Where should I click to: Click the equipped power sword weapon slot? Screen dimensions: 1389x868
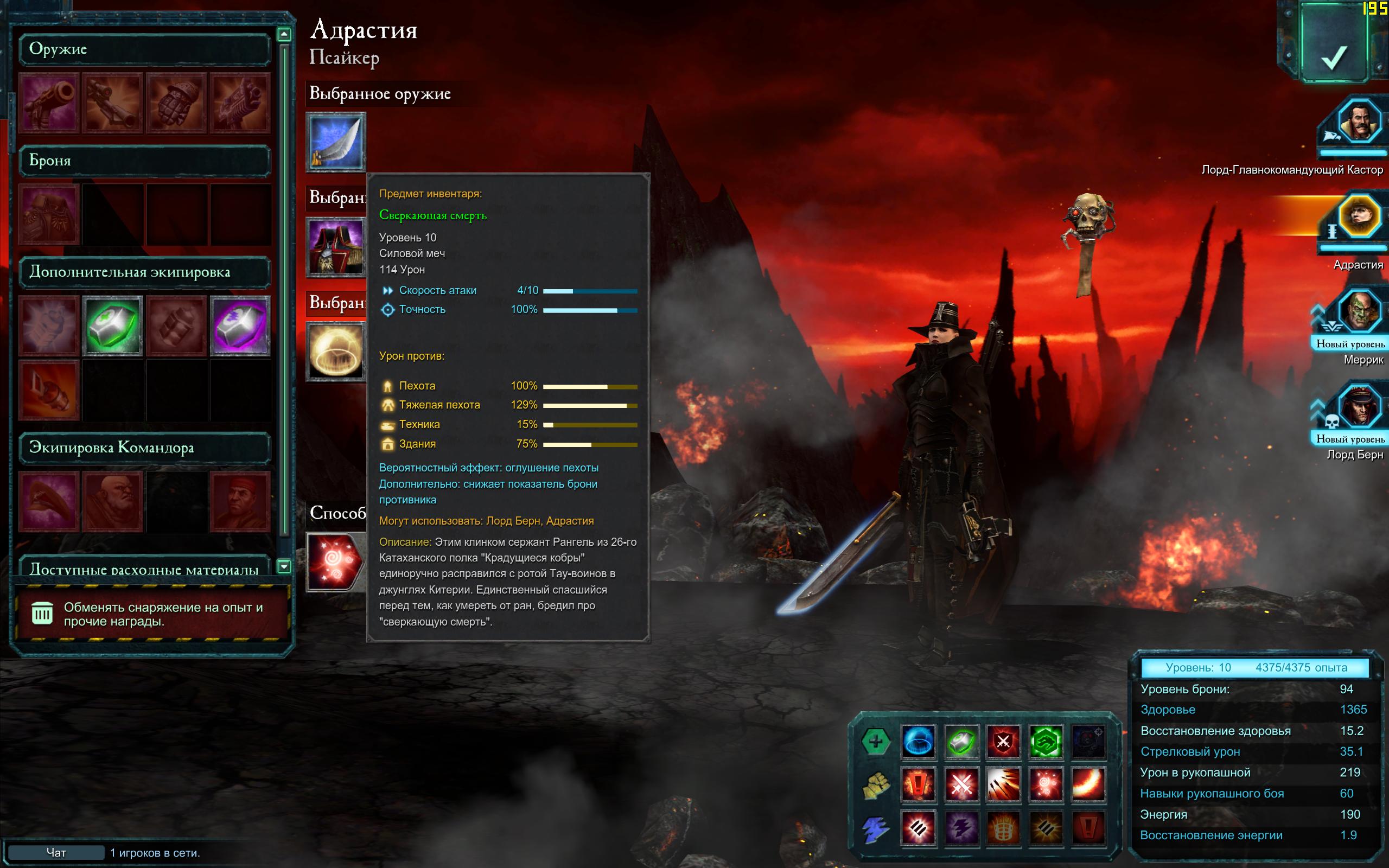[x=336, y=142]
